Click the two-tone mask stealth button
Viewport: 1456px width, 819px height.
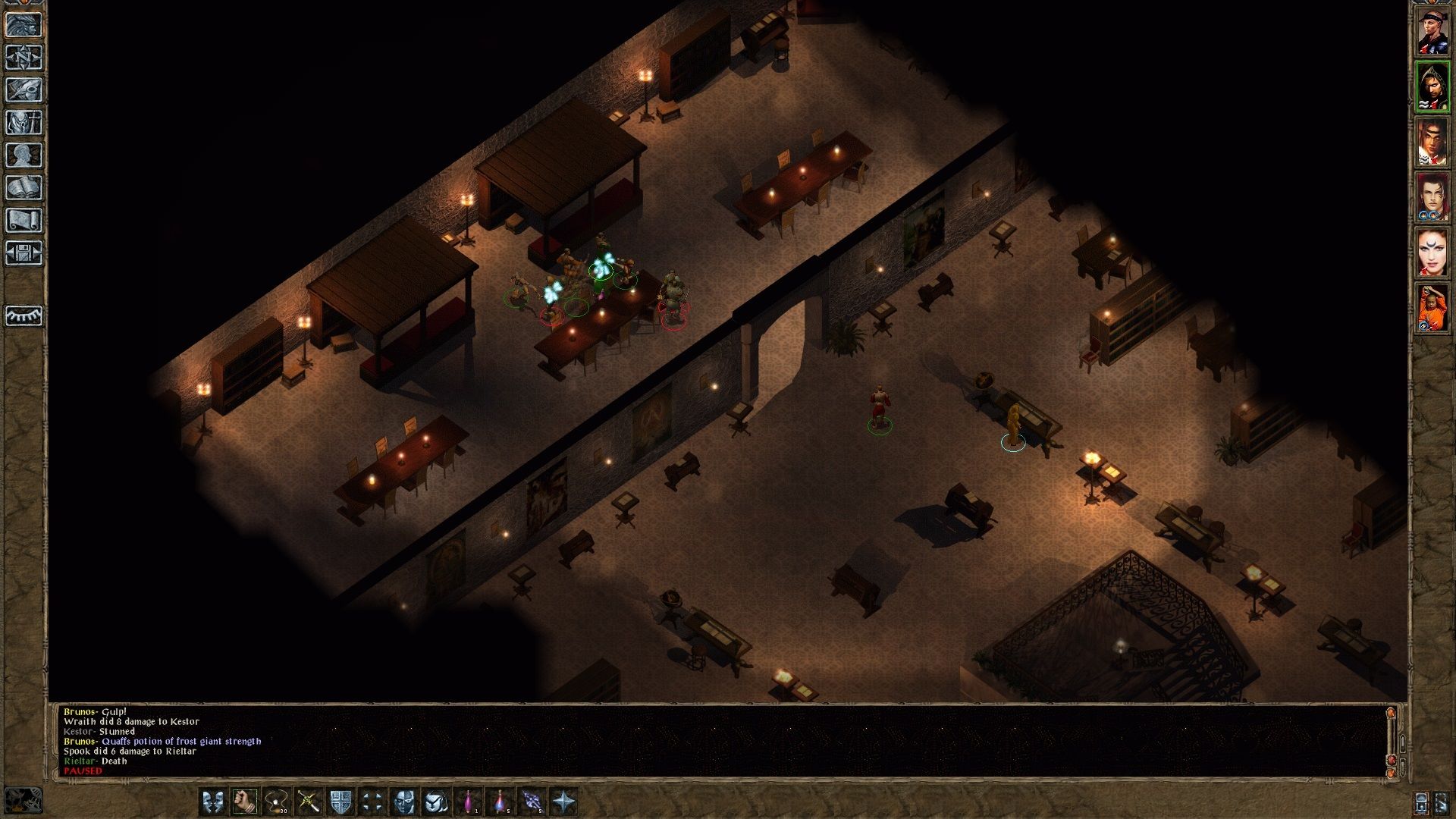coord(404,802)
